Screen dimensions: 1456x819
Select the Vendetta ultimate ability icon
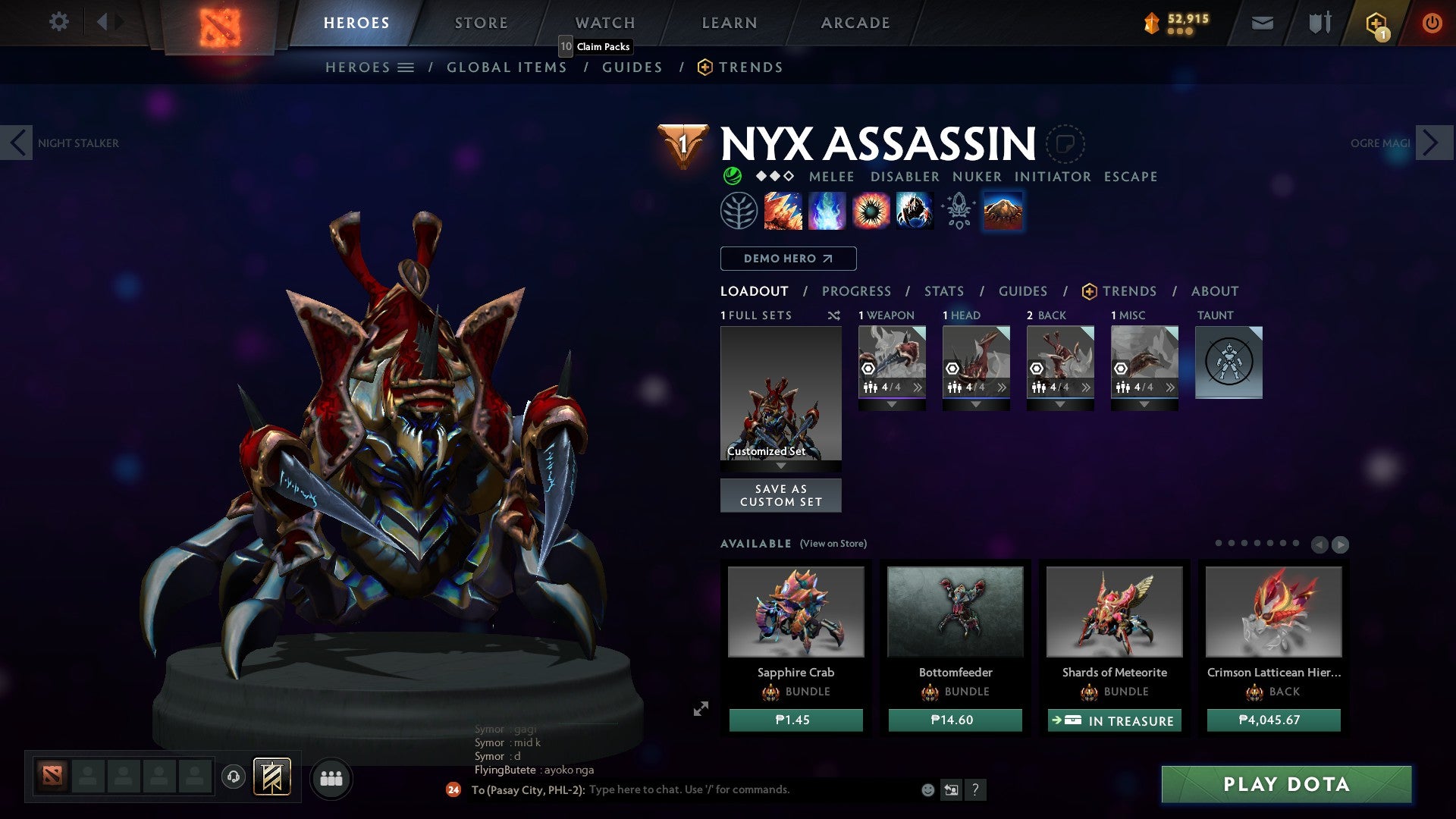(x=915, y=210)
